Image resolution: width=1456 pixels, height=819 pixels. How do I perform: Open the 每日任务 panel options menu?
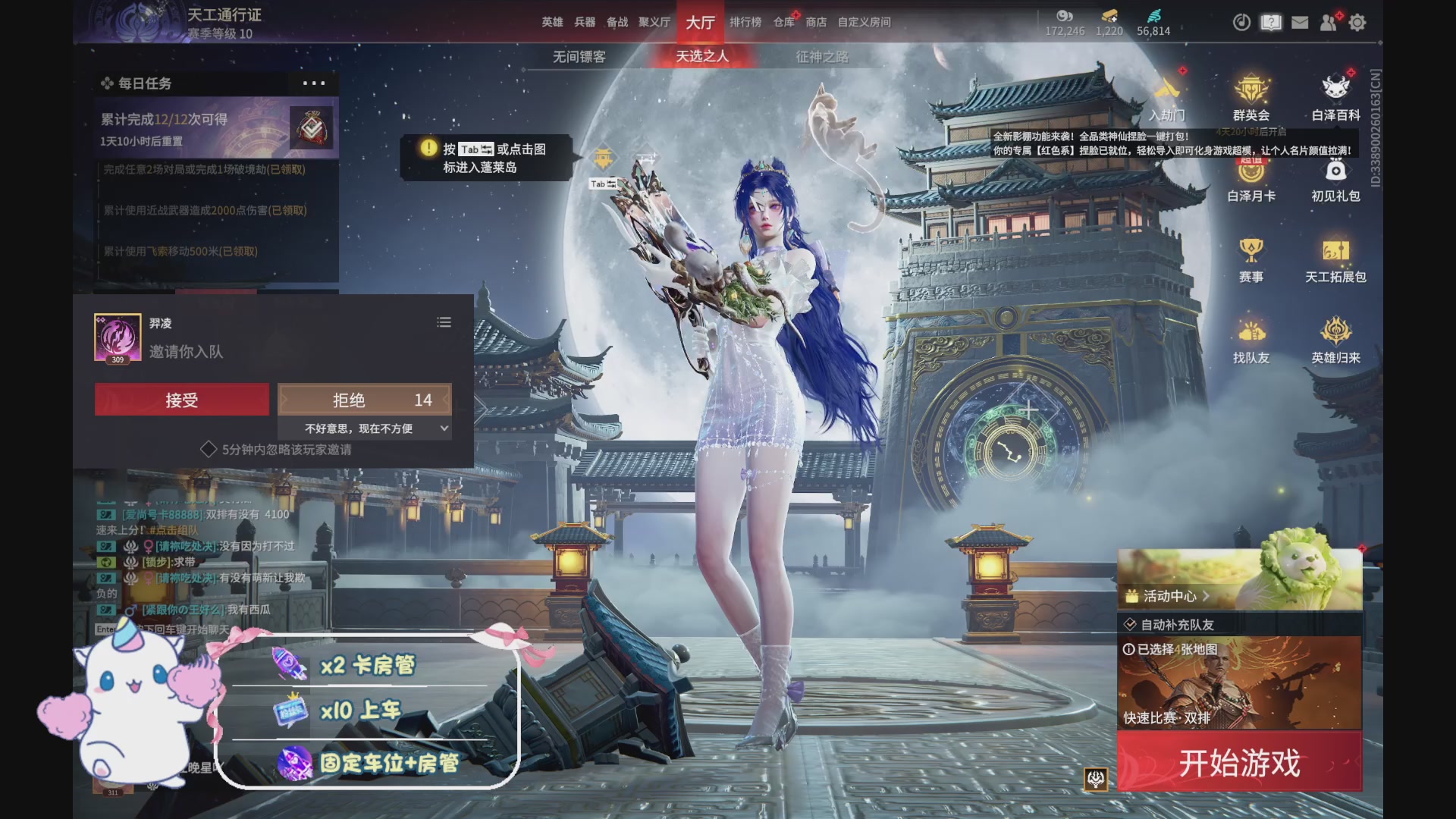314,83
